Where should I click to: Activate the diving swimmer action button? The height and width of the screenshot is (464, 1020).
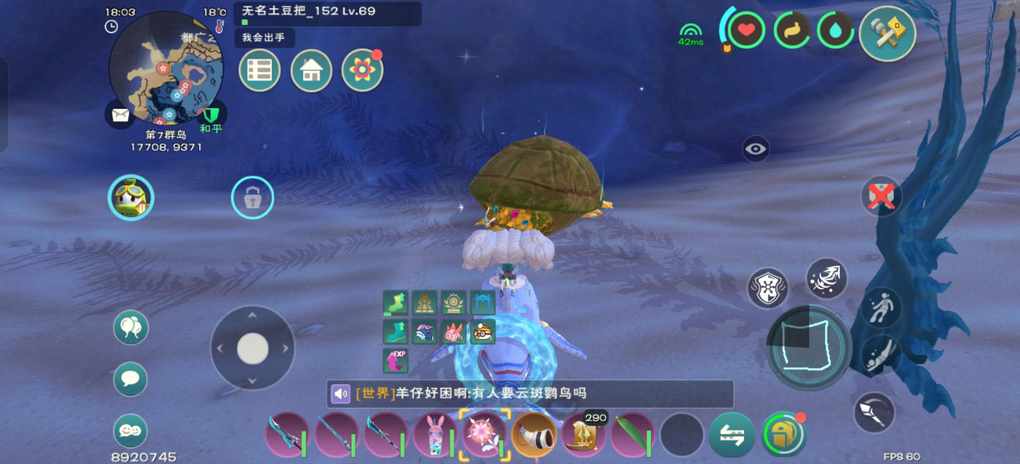click(x=881, y=353)
